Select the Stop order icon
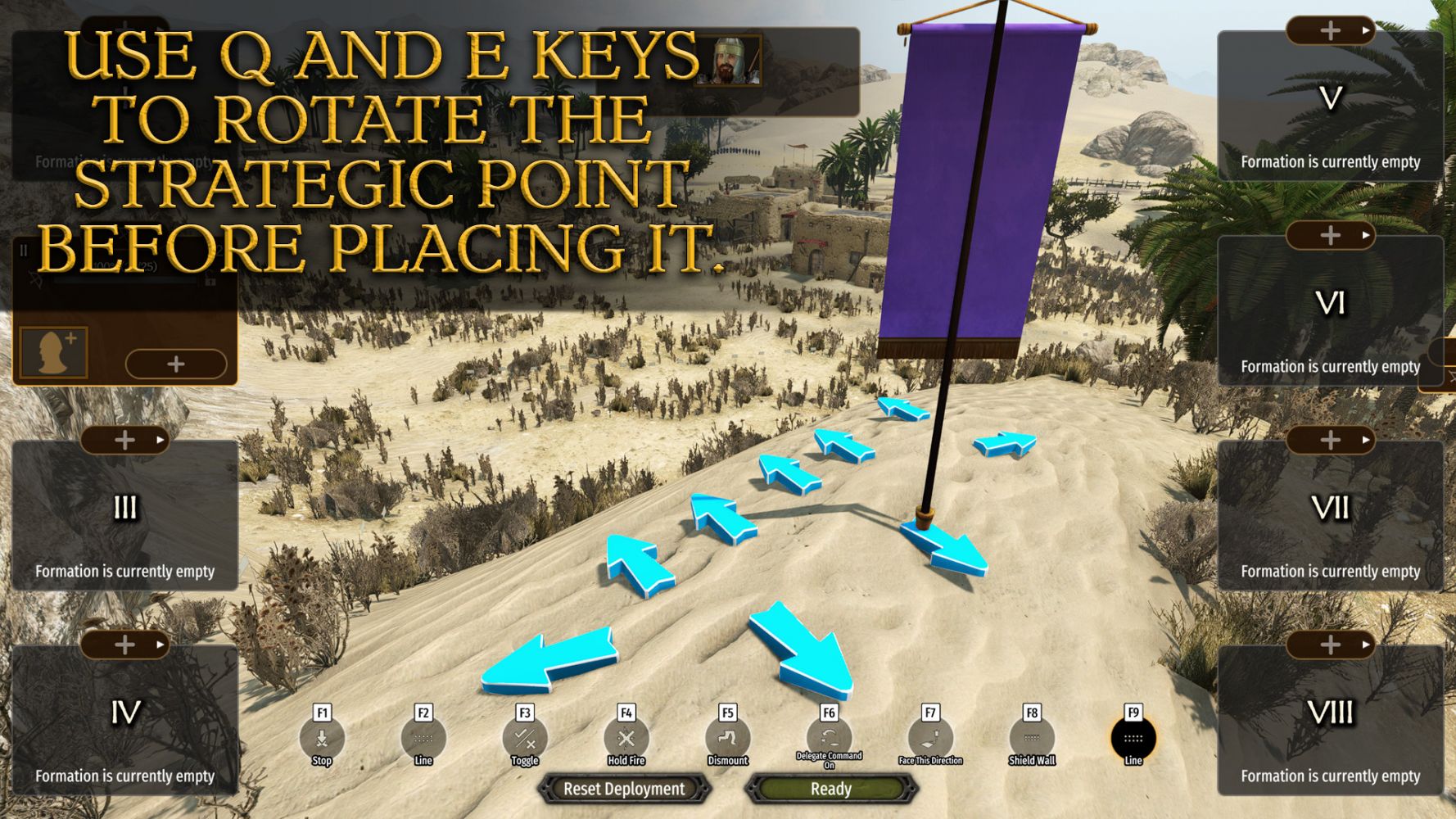Viewport: 1456px width, 819px height. 322,738
